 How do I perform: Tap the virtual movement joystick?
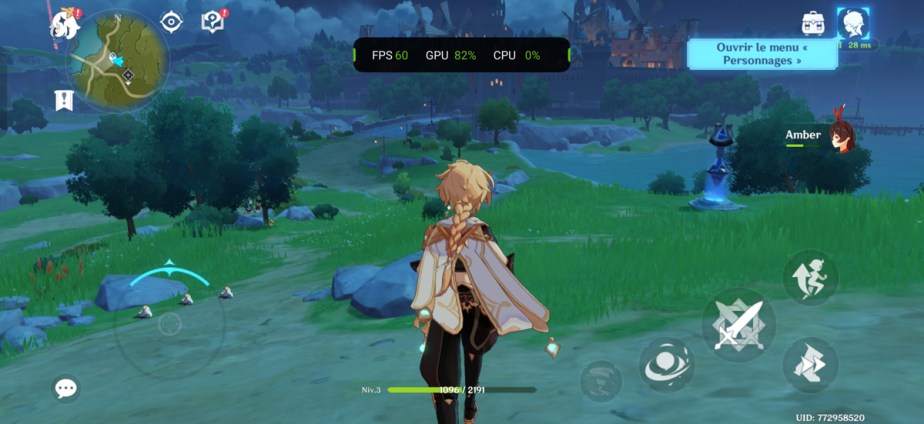click(x=169, y=323)
